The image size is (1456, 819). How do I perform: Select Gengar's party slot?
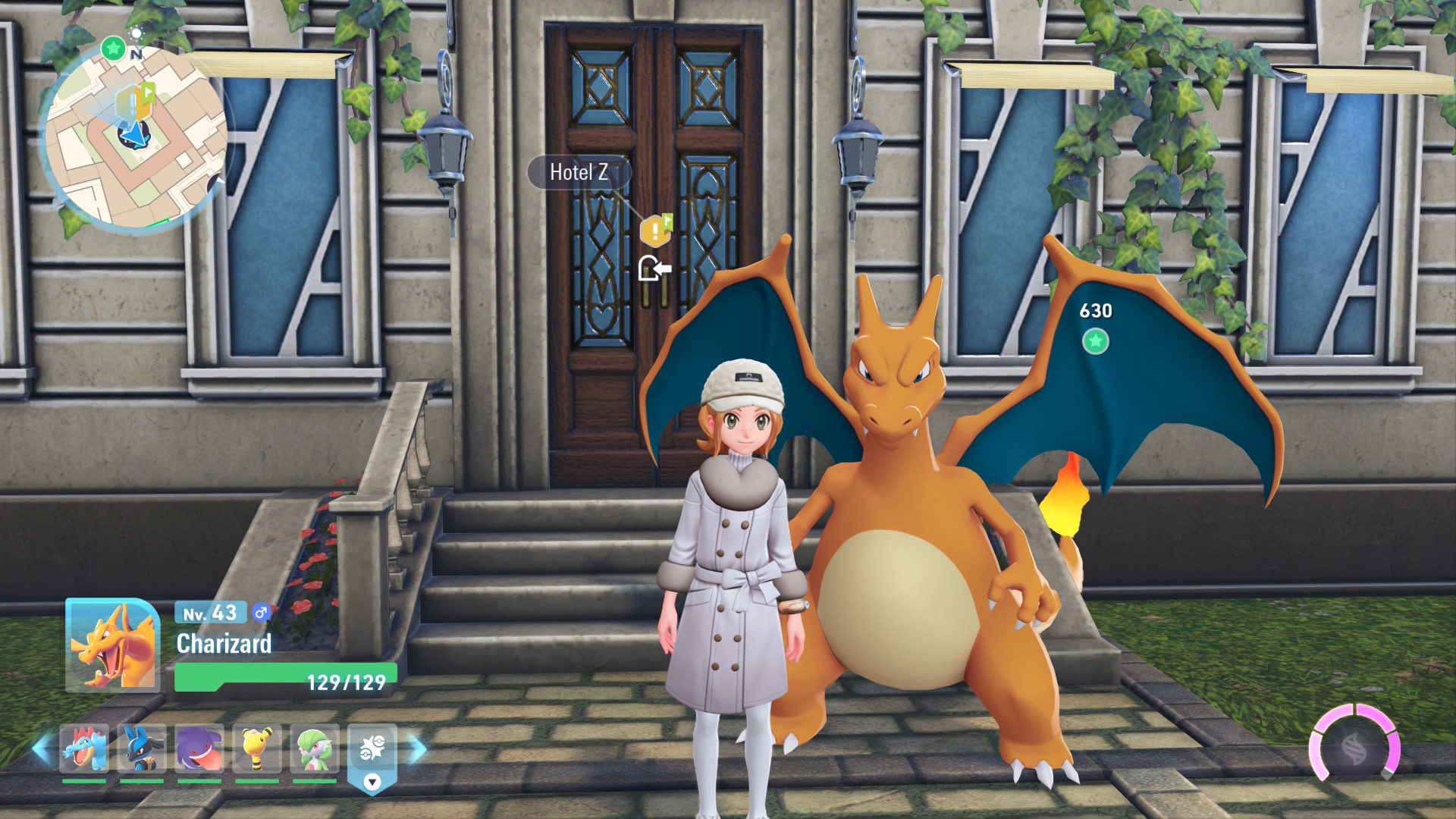pos(199,748)
